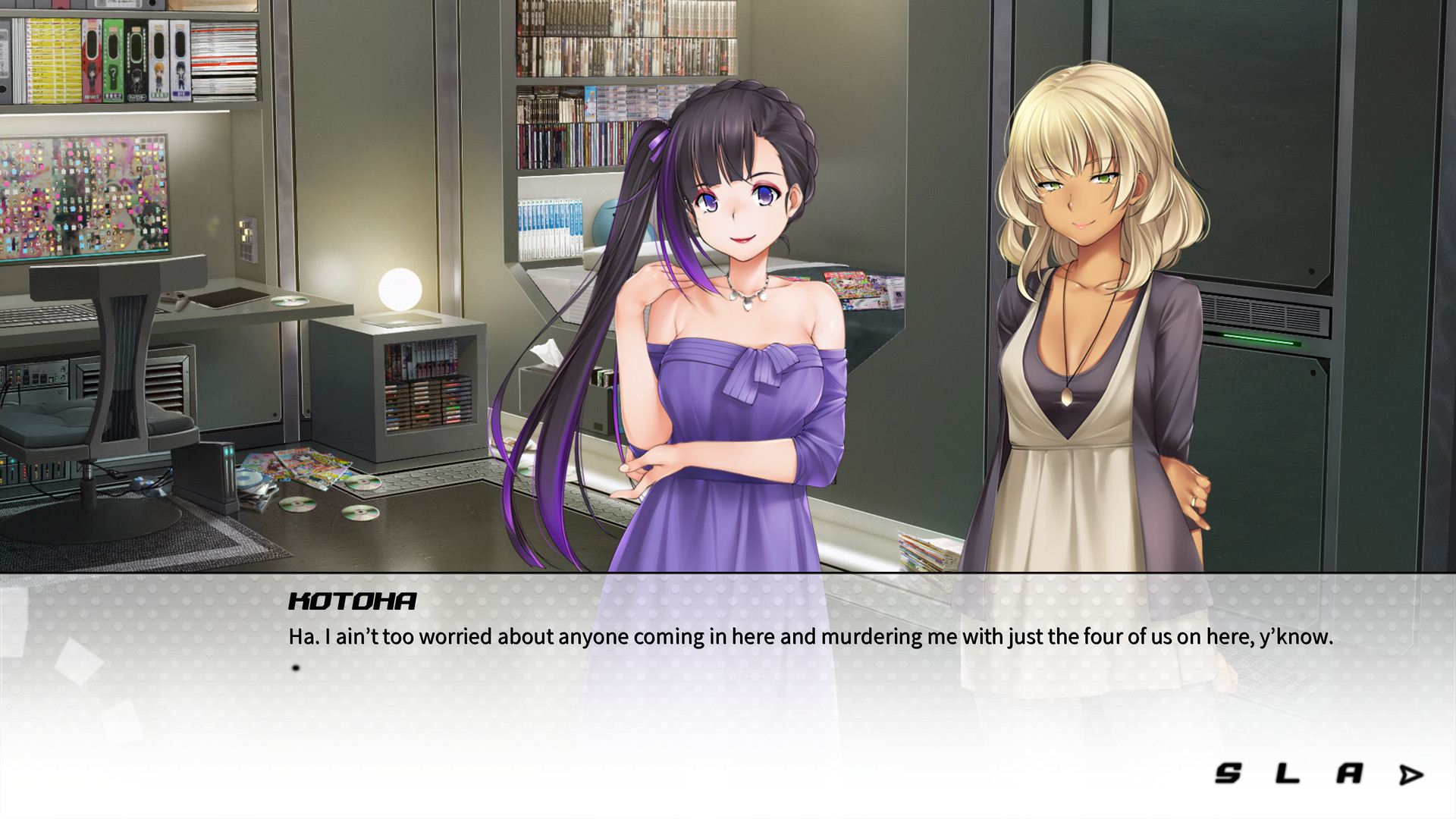Viewport: 1456px width, 819px height.
Task: Click the advance arrow to continue
Action: click(x=1409, y=775)
